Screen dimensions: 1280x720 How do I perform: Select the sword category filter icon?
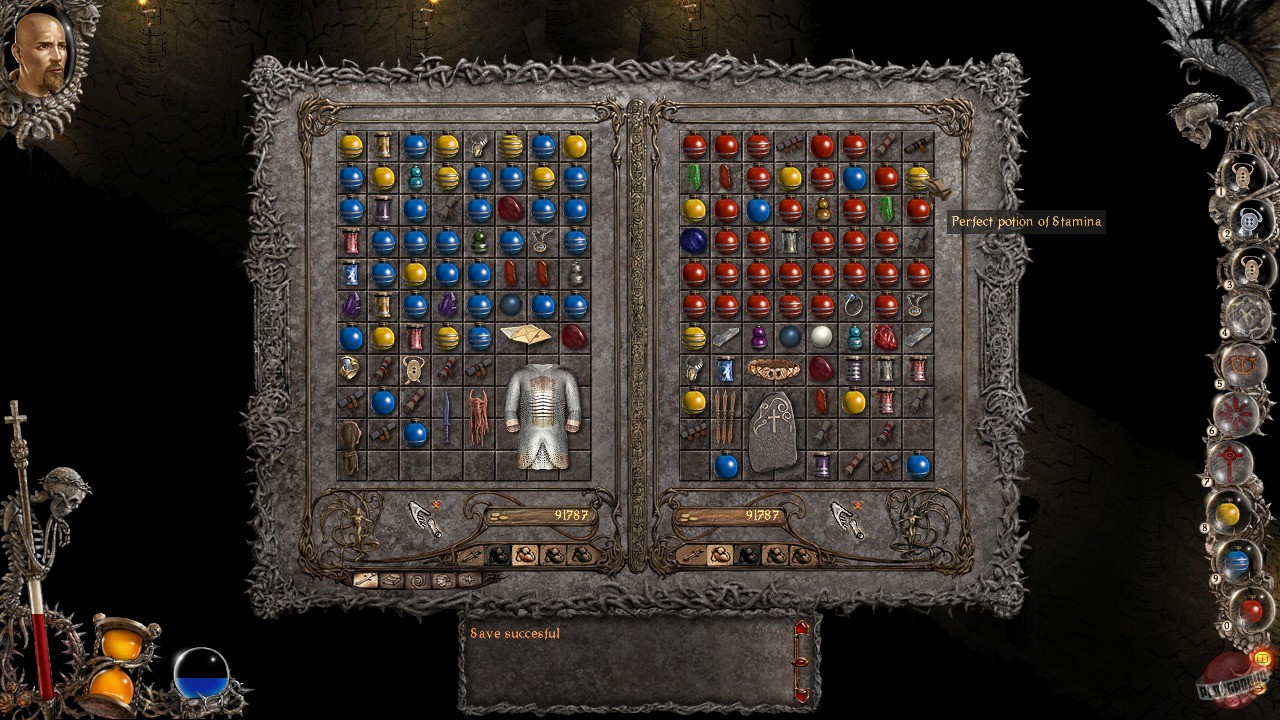pyautogui.click(x=364, y=580)
